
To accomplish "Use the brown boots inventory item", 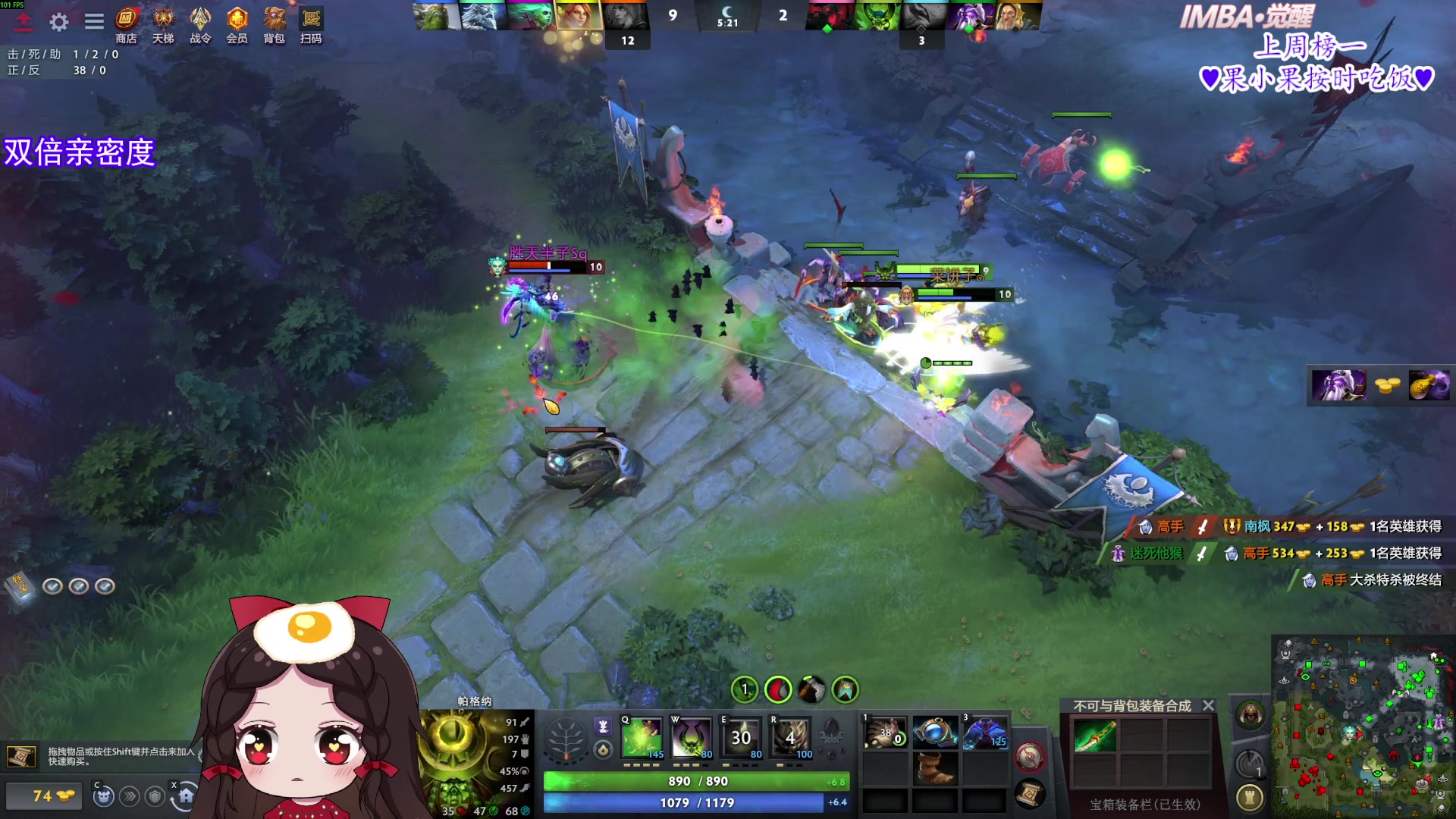I will [x=934, y=767].
